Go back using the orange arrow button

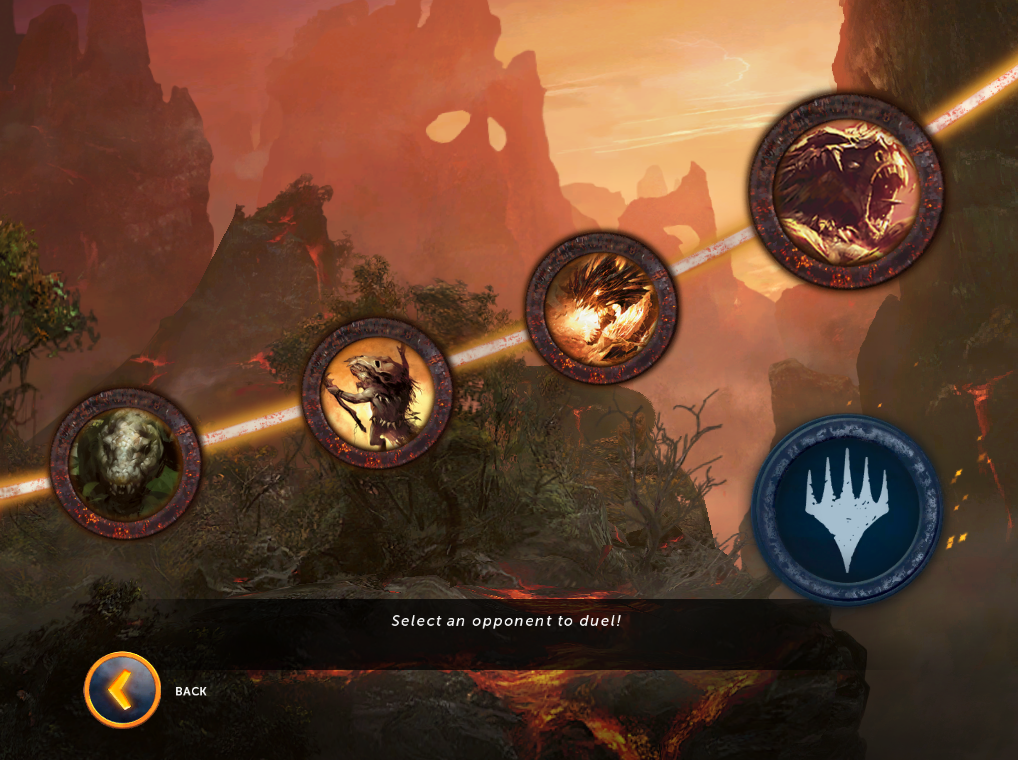coord(123,690)
